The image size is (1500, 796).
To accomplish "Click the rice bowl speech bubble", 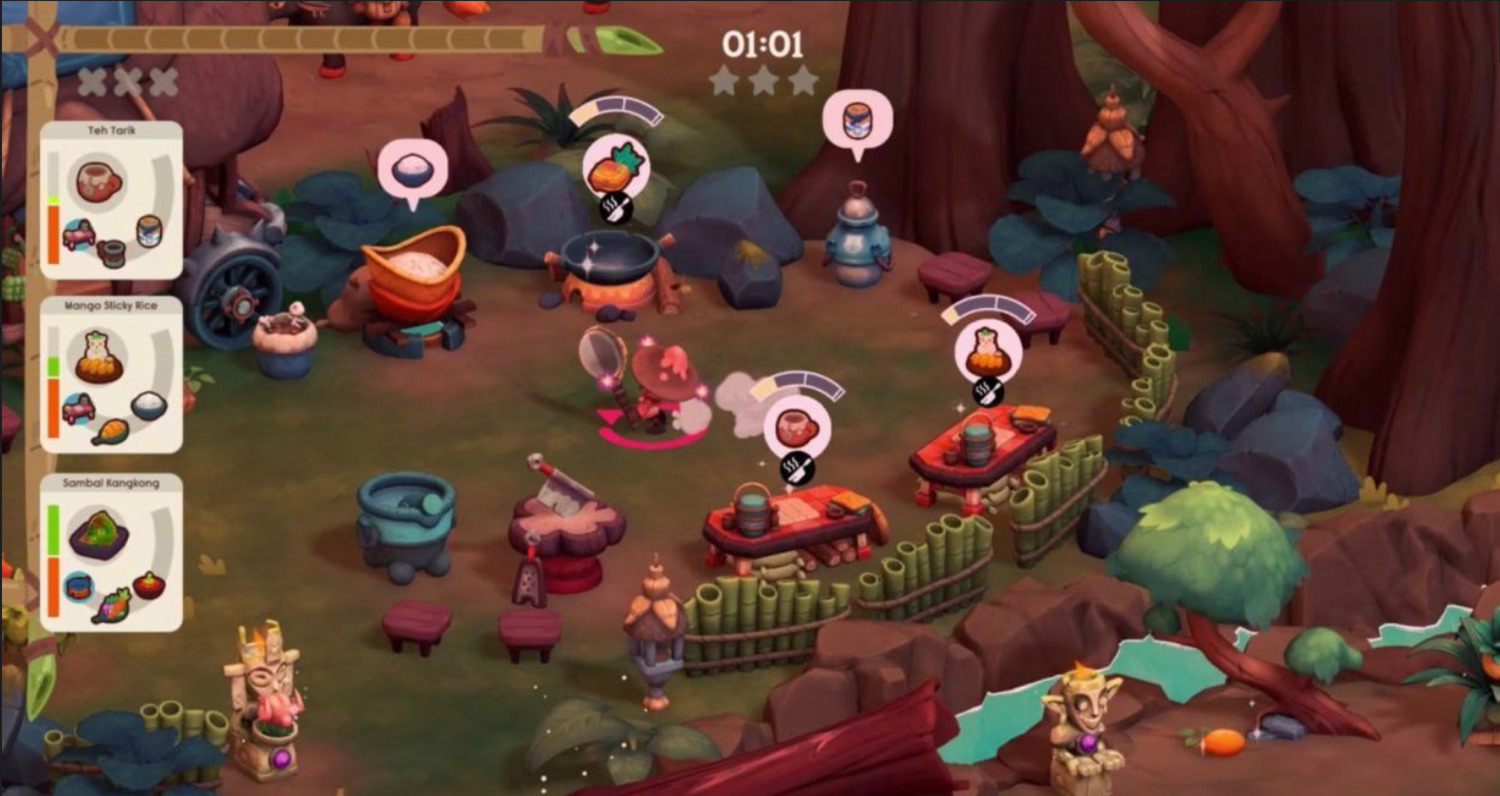I will point(412,170).
